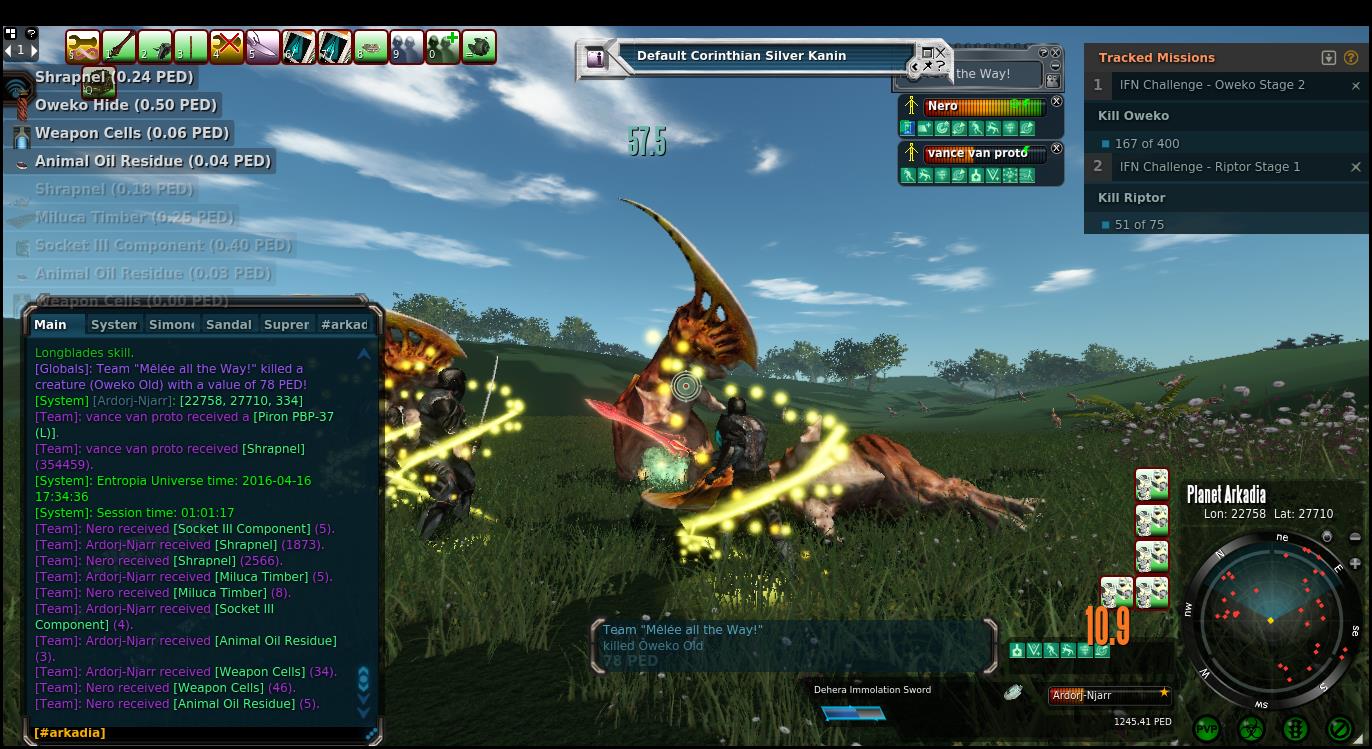Toggle the PVP button below the radar
Screen dimensions: 1372x749
coord(1207,729)
